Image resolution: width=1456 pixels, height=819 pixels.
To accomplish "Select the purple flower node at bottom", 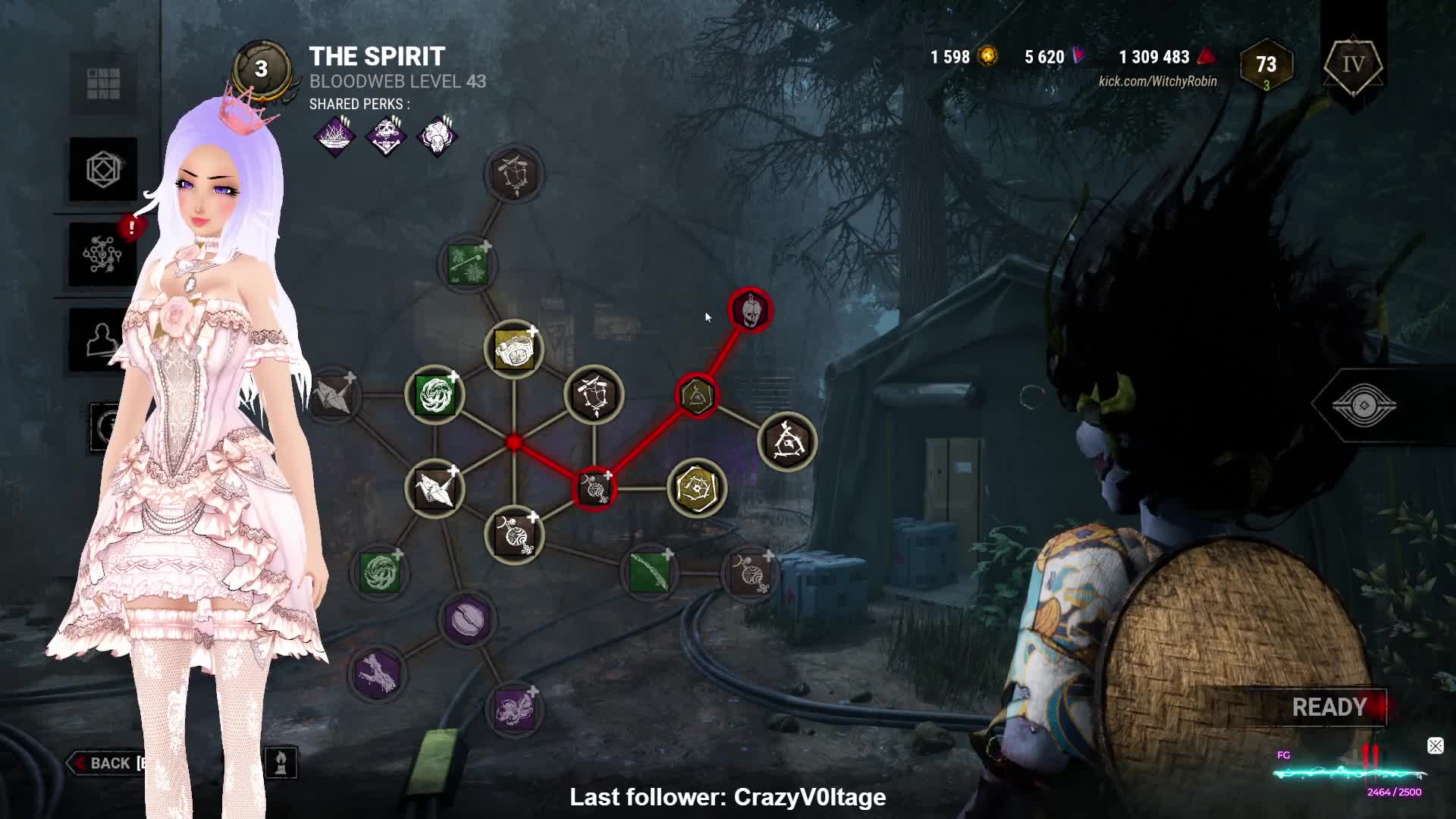I will coord(515,711).
